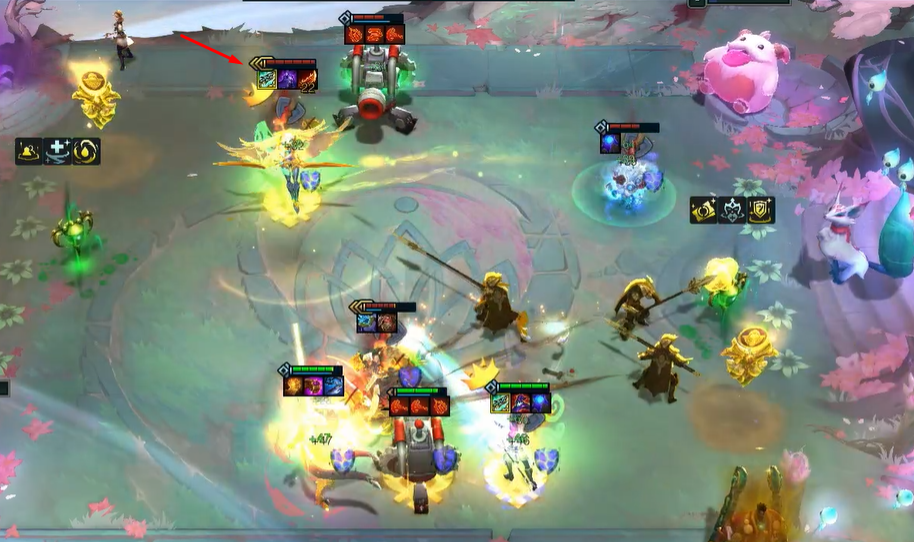Viewport: 914px width, 542px height.
Task: Check the gold shield augment icon
Action: click(x=762, y=210)
